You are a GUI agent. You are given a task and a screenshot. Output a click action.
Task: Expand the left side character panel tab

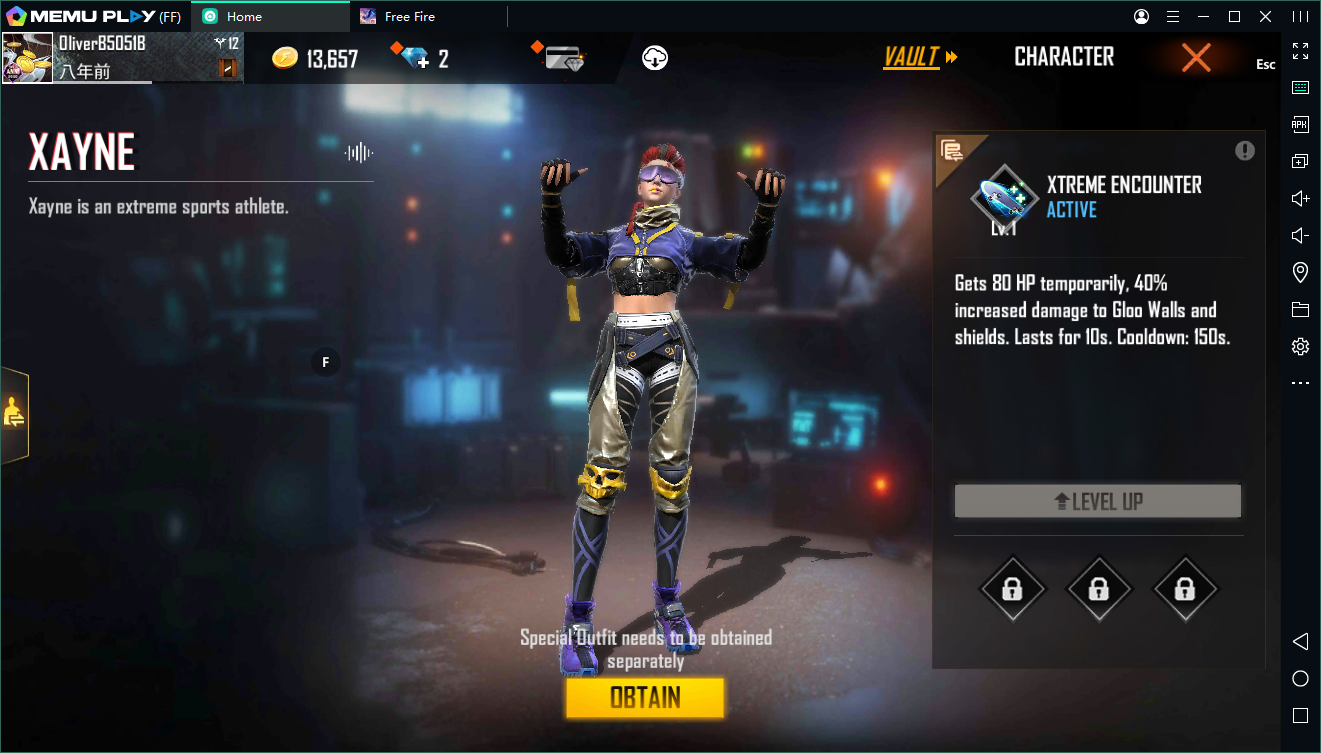14,413
